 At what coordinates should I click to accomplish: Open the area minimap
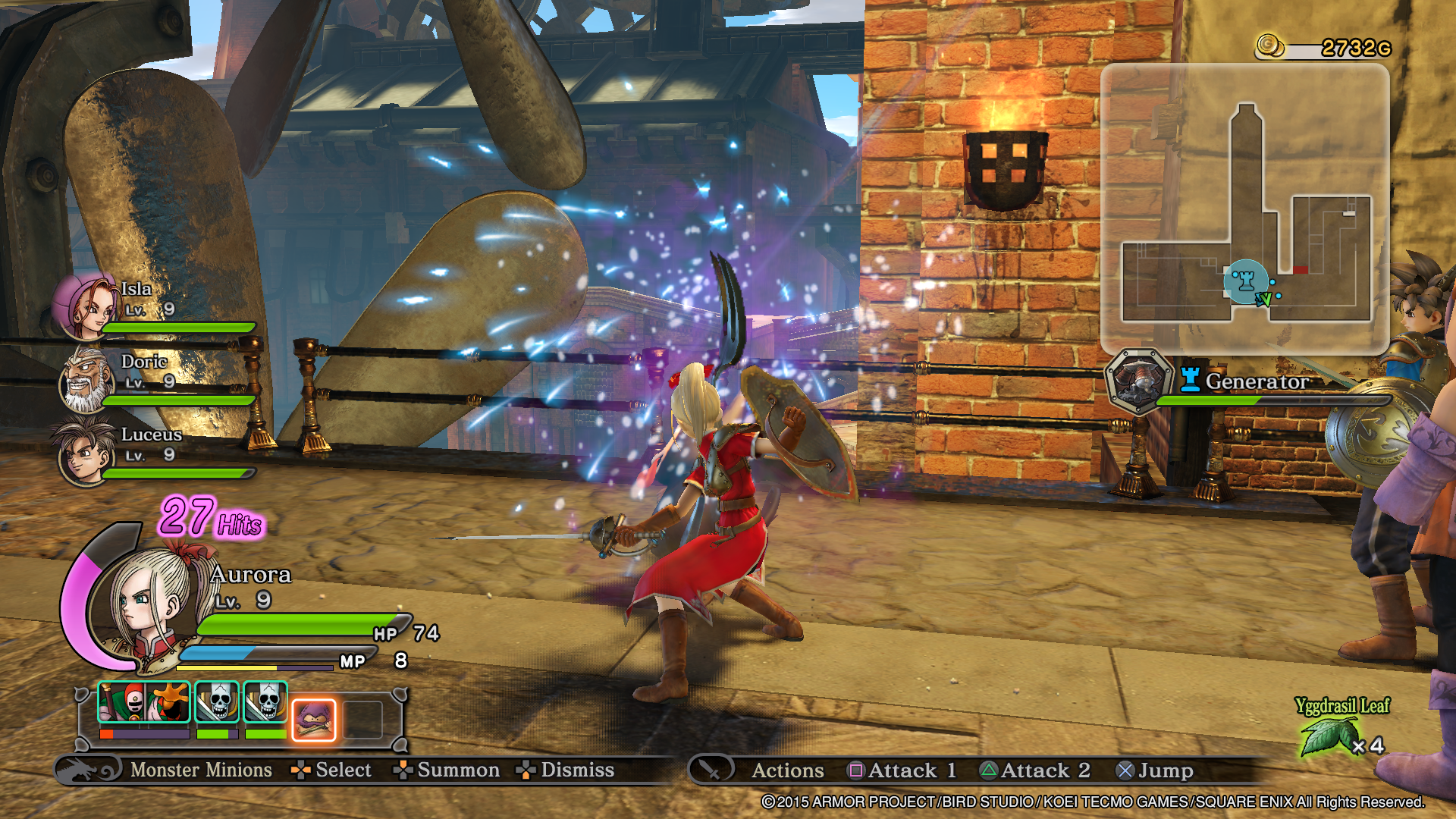pos(1244,209)
